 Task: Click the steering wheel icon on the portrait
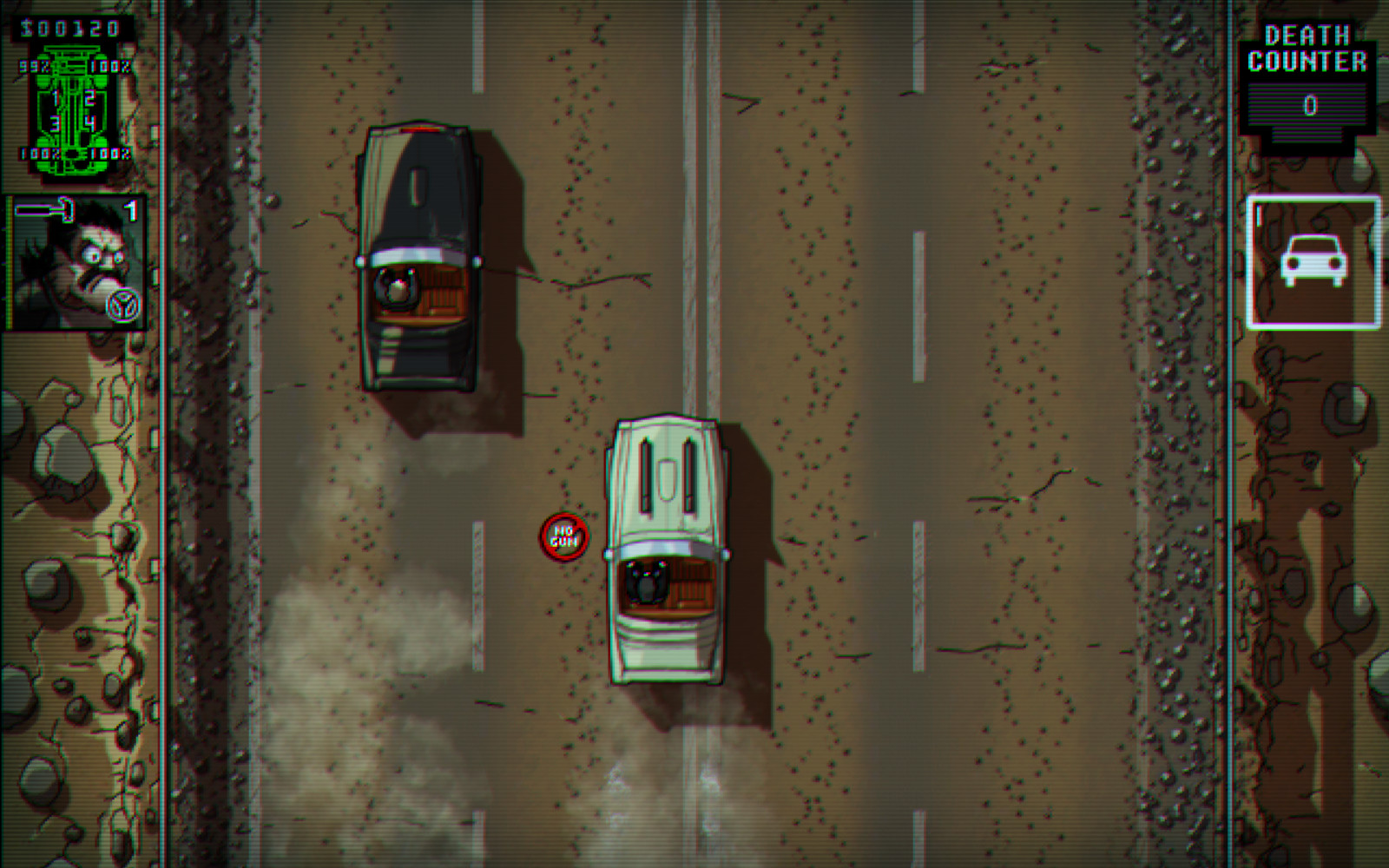(x=122, y=302)
